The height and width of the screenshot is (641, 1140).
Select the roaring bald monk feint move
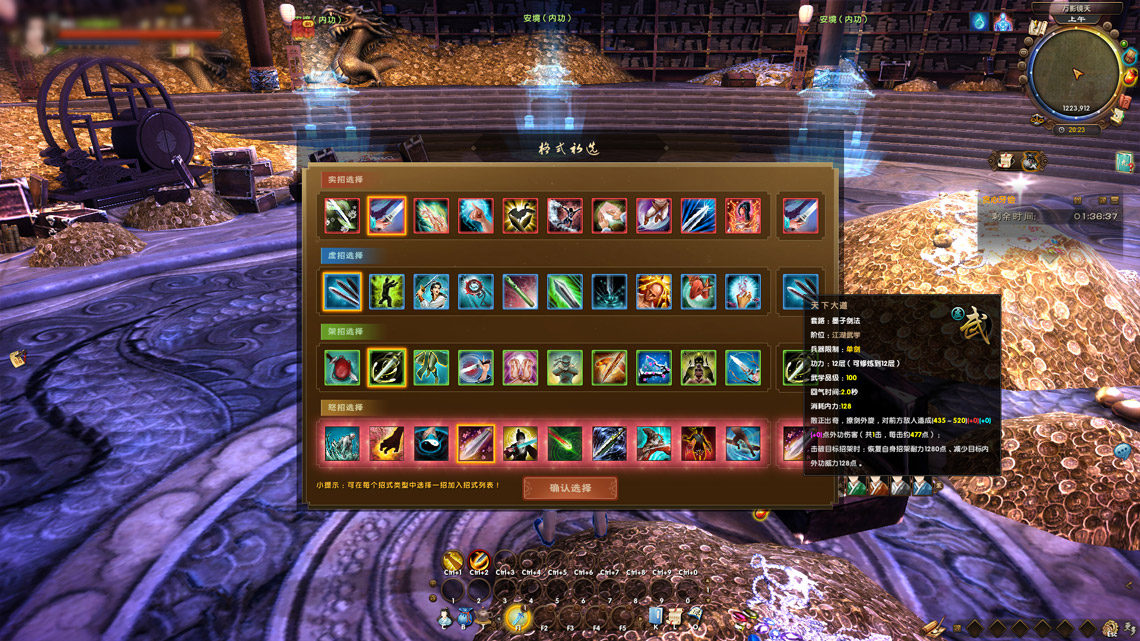tap(653, 292)
